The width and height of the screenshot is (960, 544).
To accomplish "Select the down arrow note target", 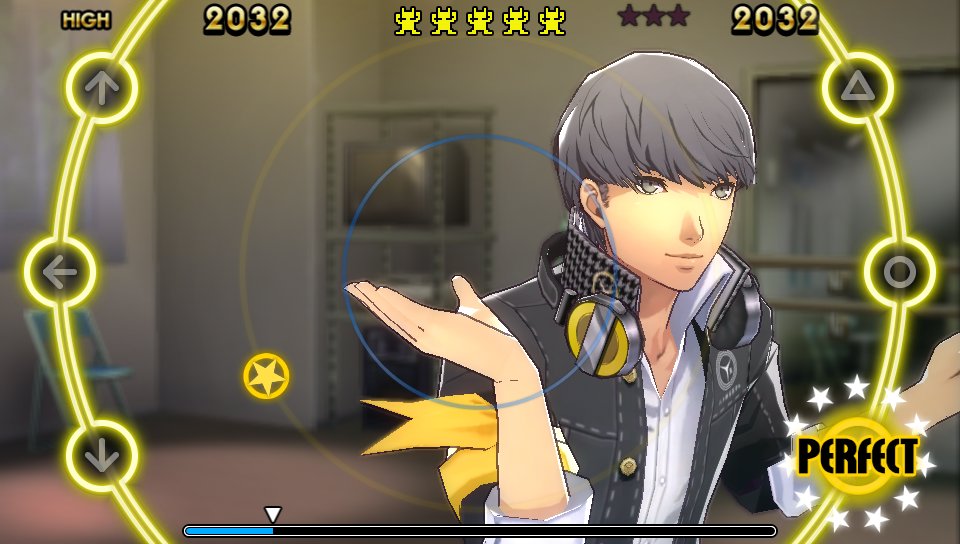I will (x=101, y=456).
